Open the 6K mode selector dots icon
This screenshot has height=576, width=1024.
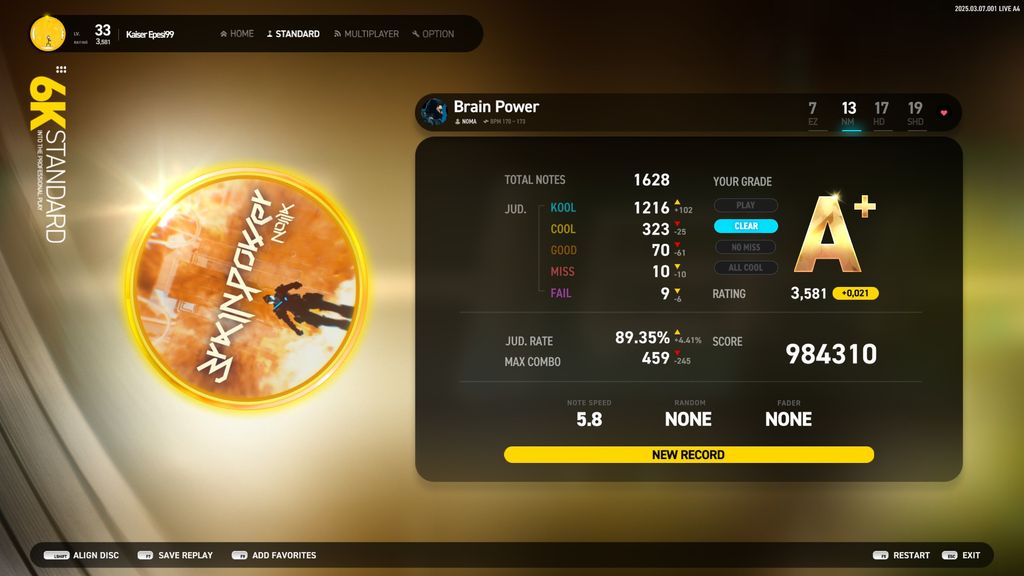(x=61, y=70)
